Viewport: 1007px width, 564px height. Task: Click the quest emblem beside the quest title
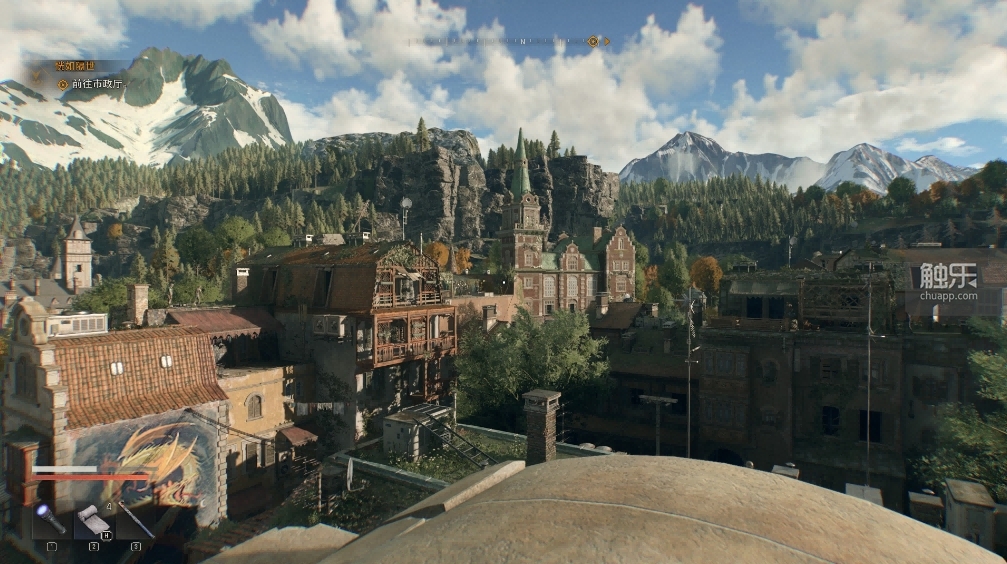coord(38,73)
